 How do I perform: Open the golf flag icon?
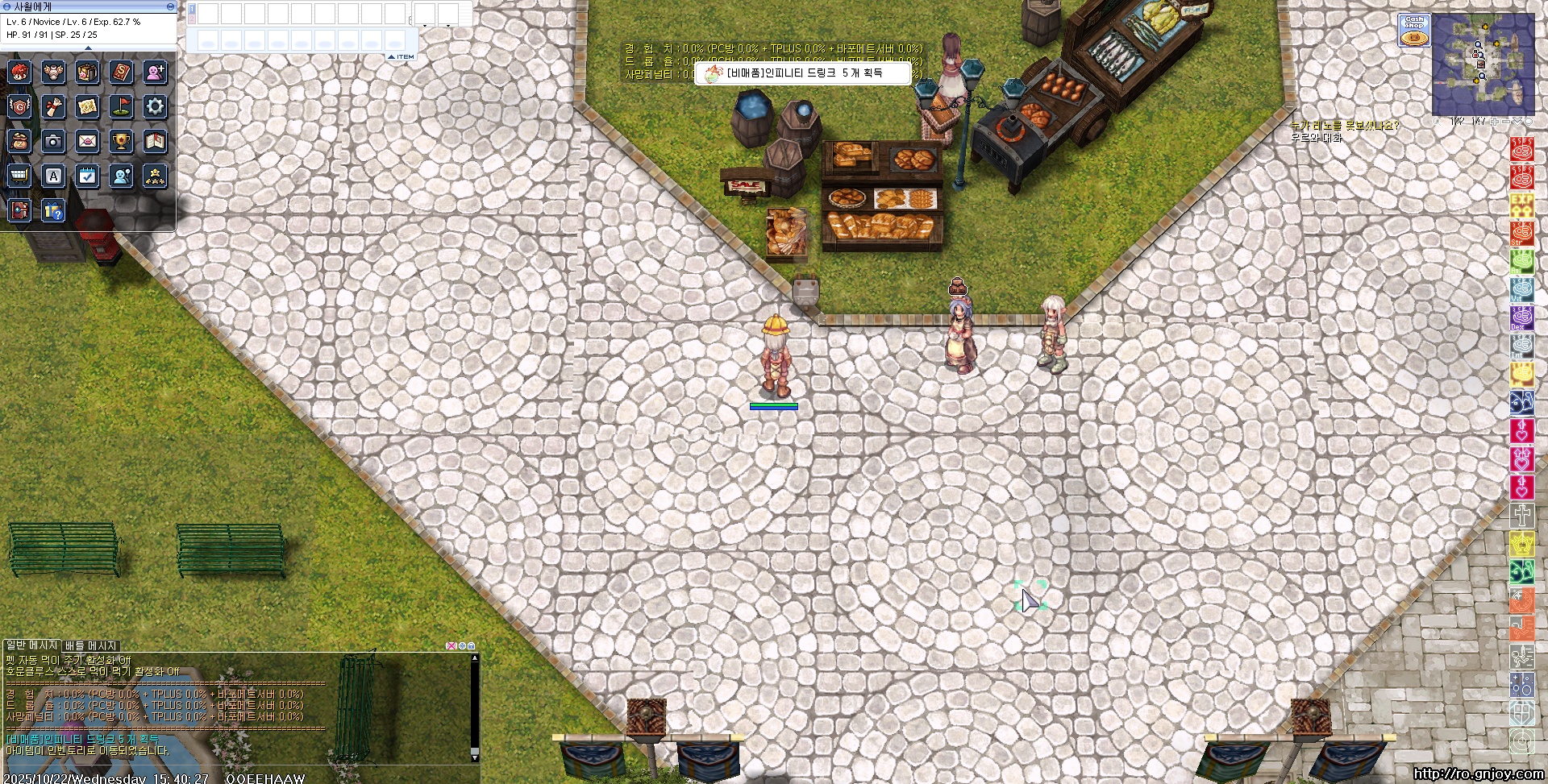pos(122,106)
